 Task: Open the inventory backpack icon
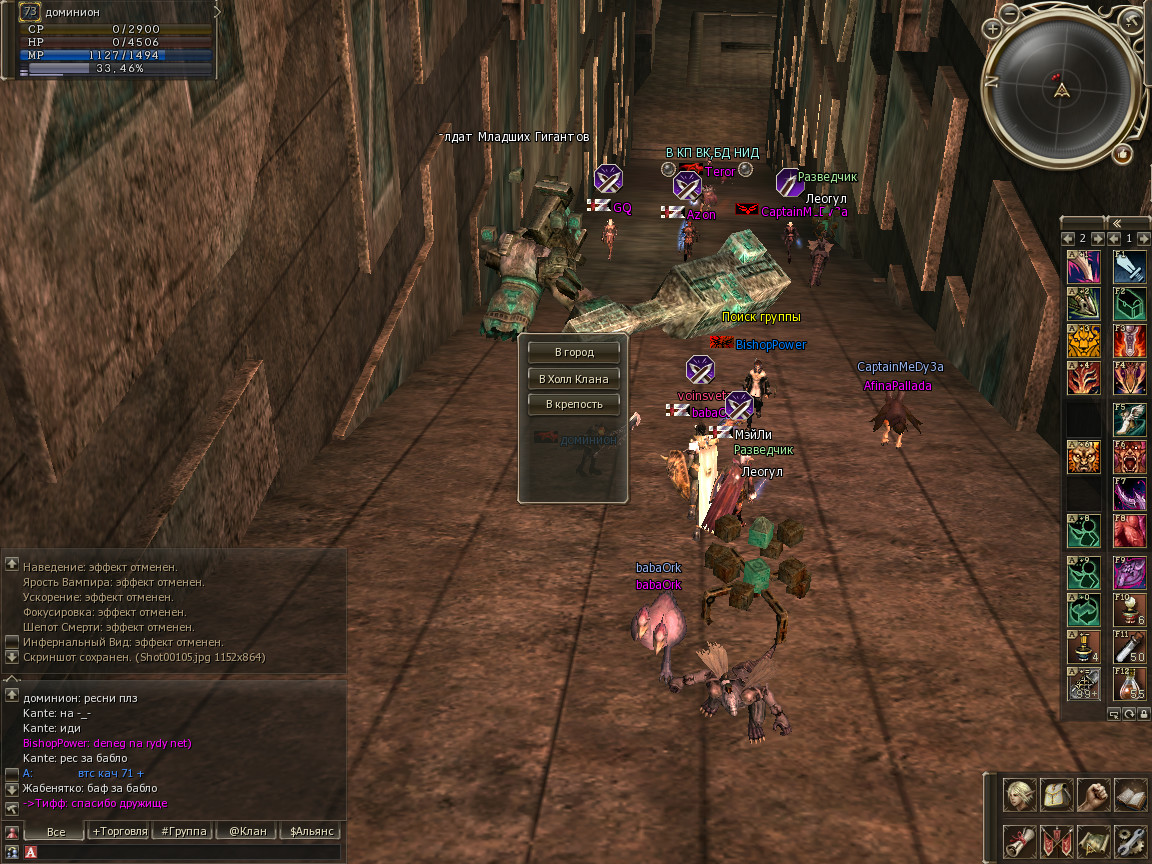[1057, 795]
